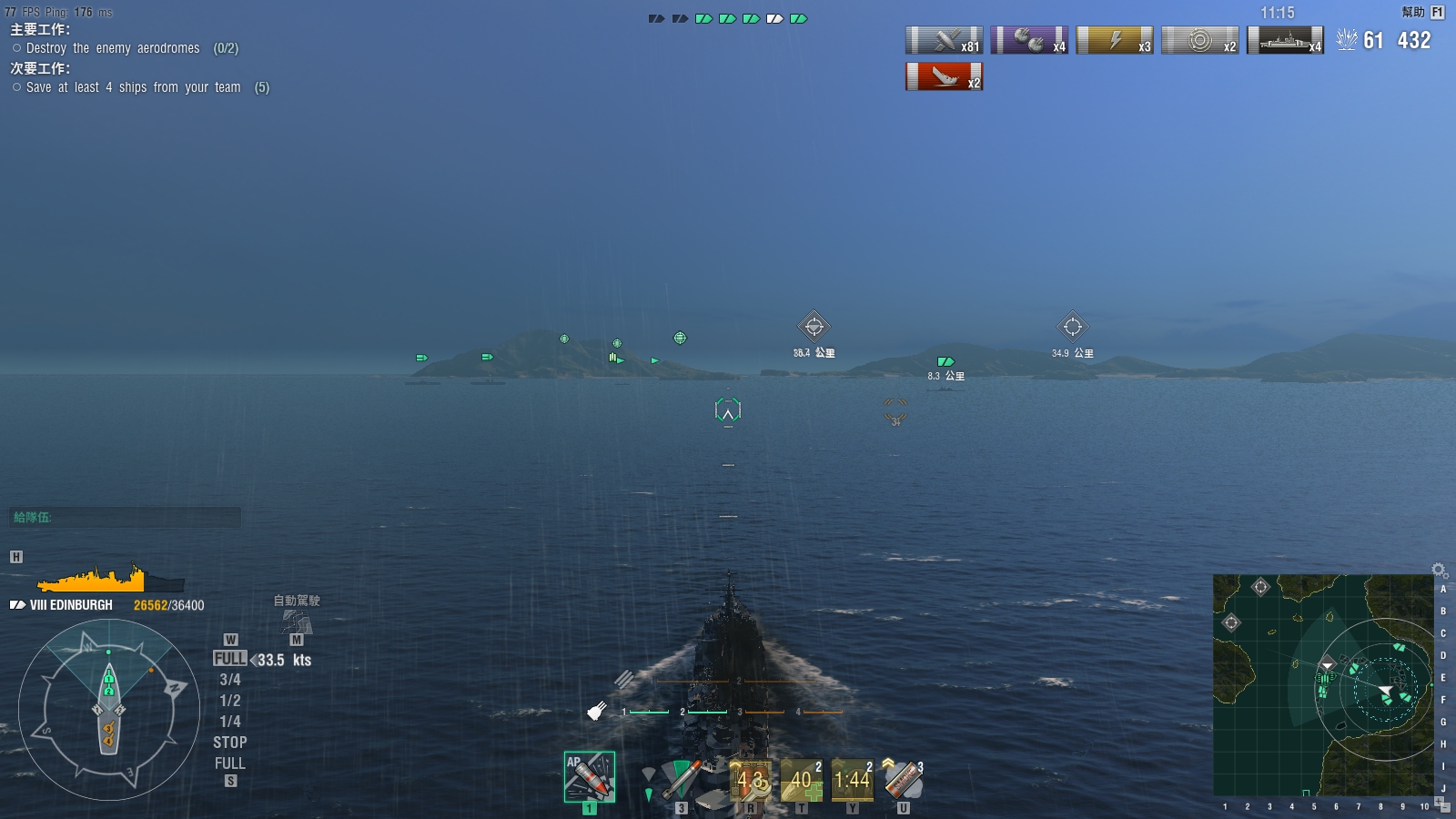Select the AP shell ammunition

click(589, 776)
